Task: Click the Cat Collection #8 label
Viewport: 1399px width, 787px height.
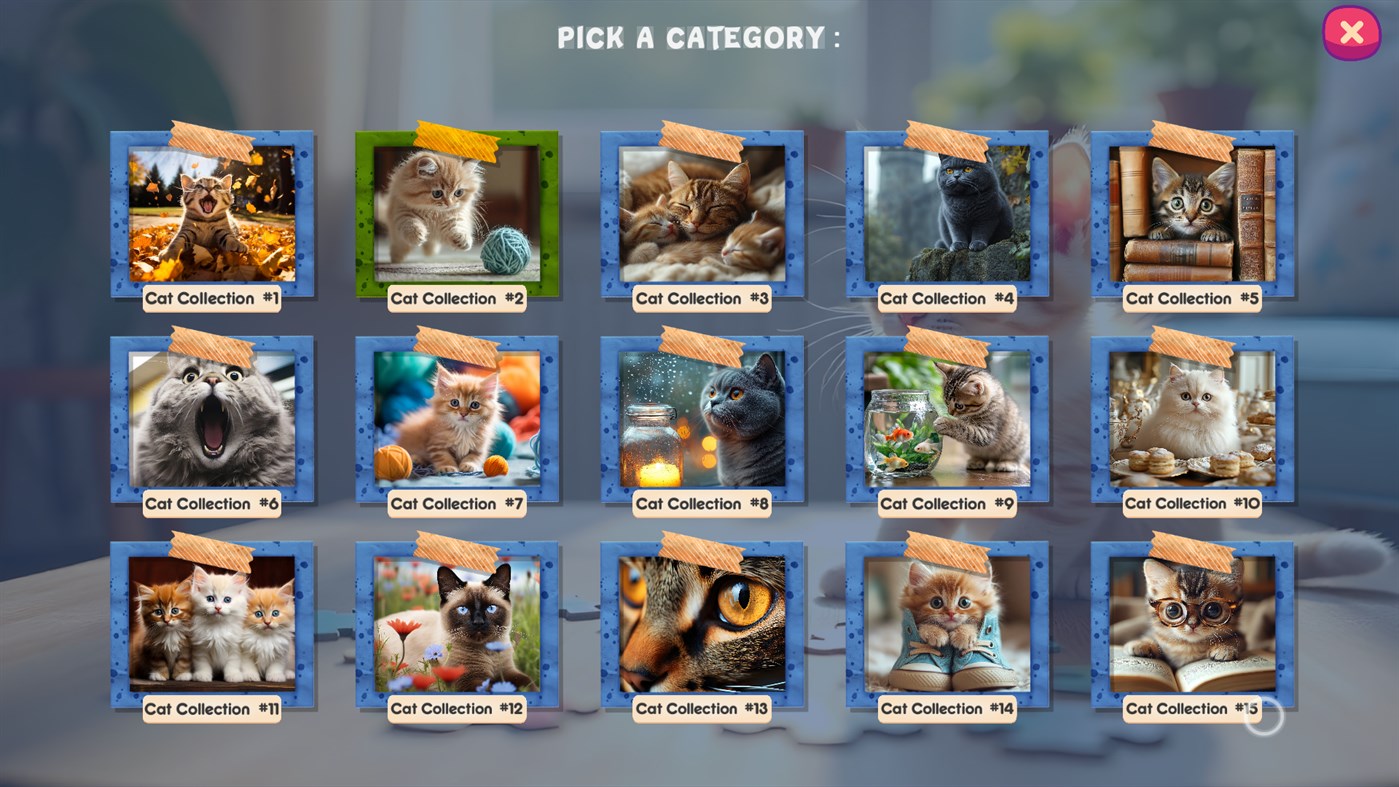Action: coord(701,503)
